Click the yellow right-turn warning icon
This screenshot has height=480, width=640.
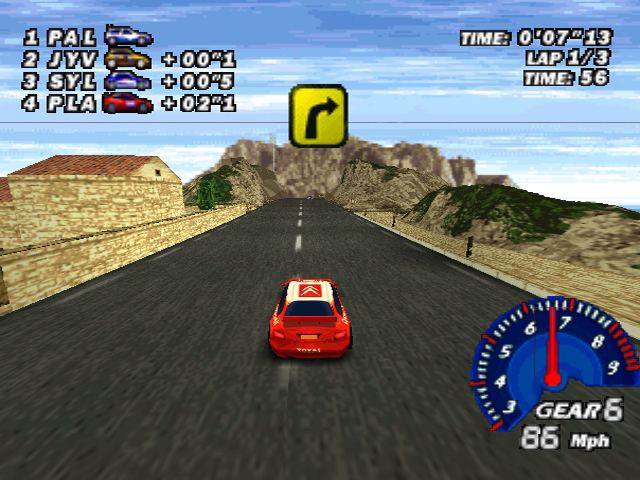tap(318, 115)
